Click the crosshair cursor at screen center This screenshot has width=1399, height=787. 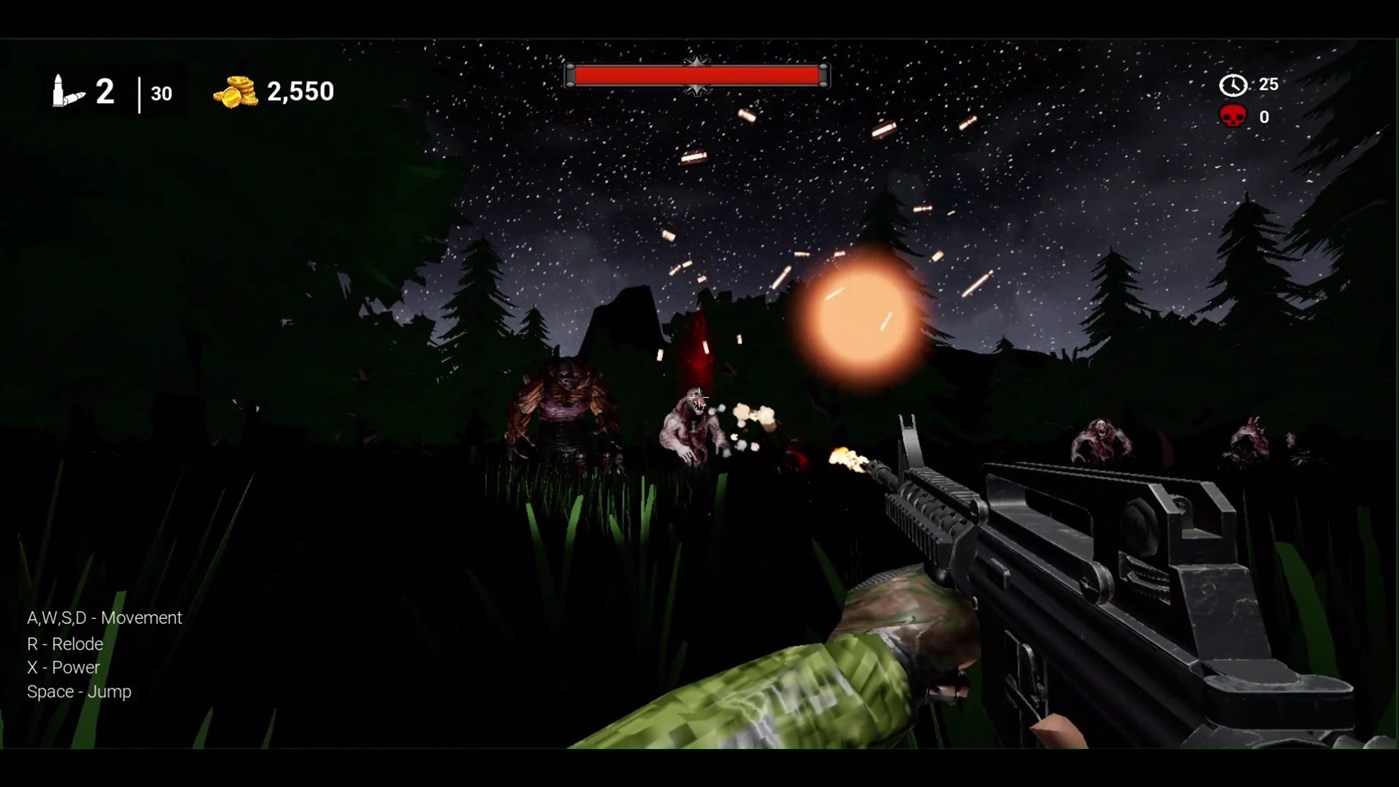tap(700, 398)
